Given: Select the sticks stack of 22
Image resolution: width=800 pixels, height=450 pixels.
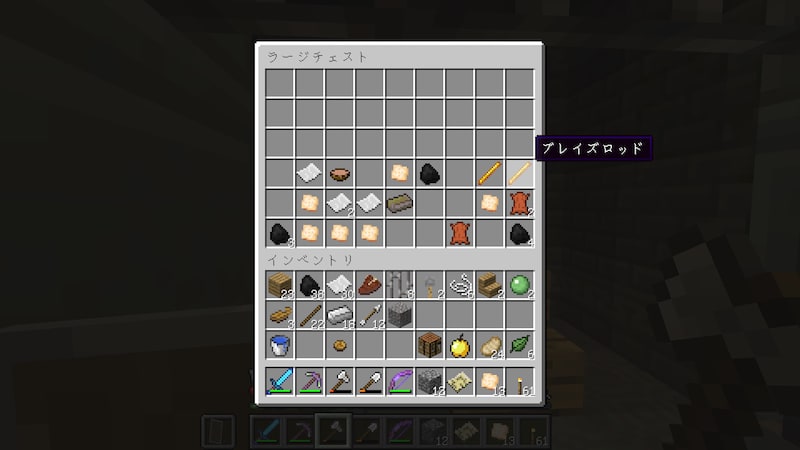Looking at the screenshot, I should point(309,316).
